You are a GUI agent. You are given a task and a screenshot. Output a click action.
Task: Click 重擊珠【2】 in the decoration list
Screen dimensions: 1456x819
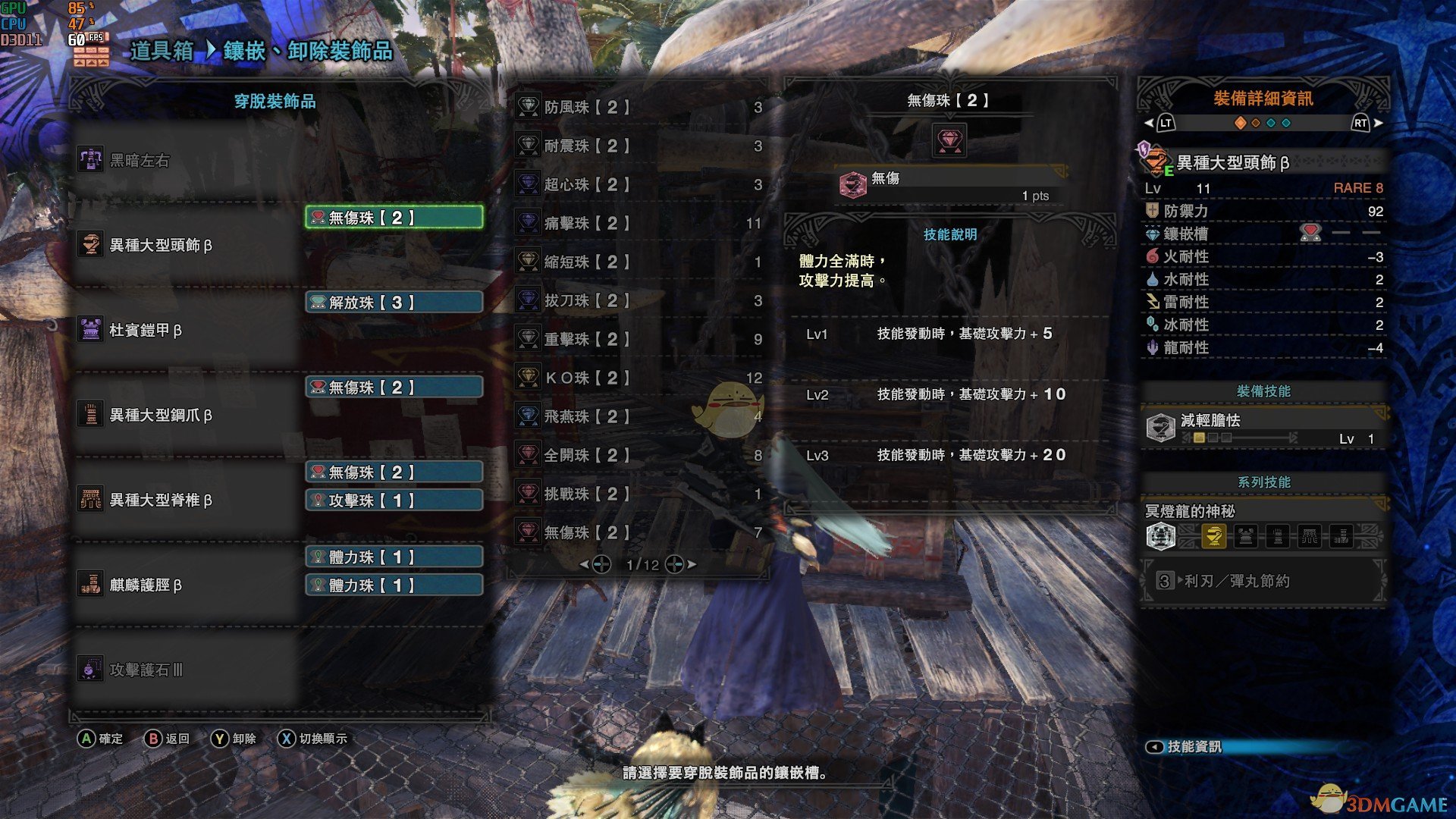coord(637,339)
